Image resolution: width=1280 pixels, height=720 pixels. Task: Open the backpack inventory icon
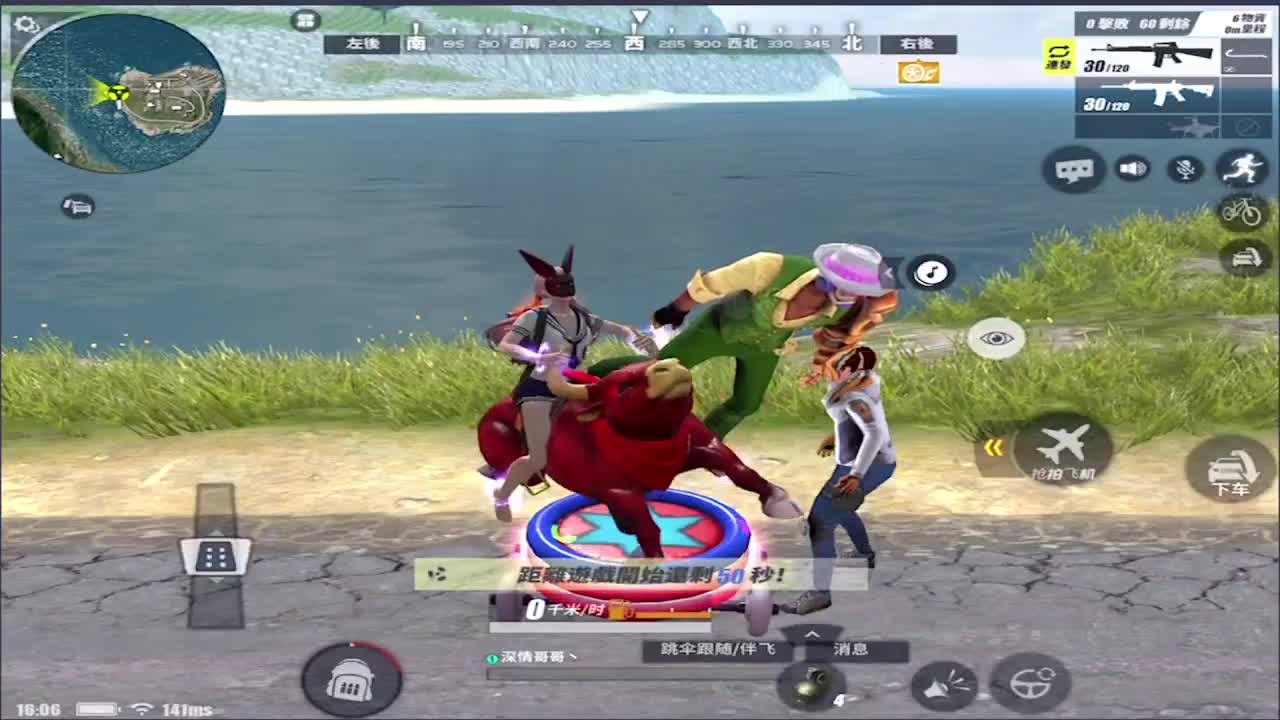click(351, 679)
